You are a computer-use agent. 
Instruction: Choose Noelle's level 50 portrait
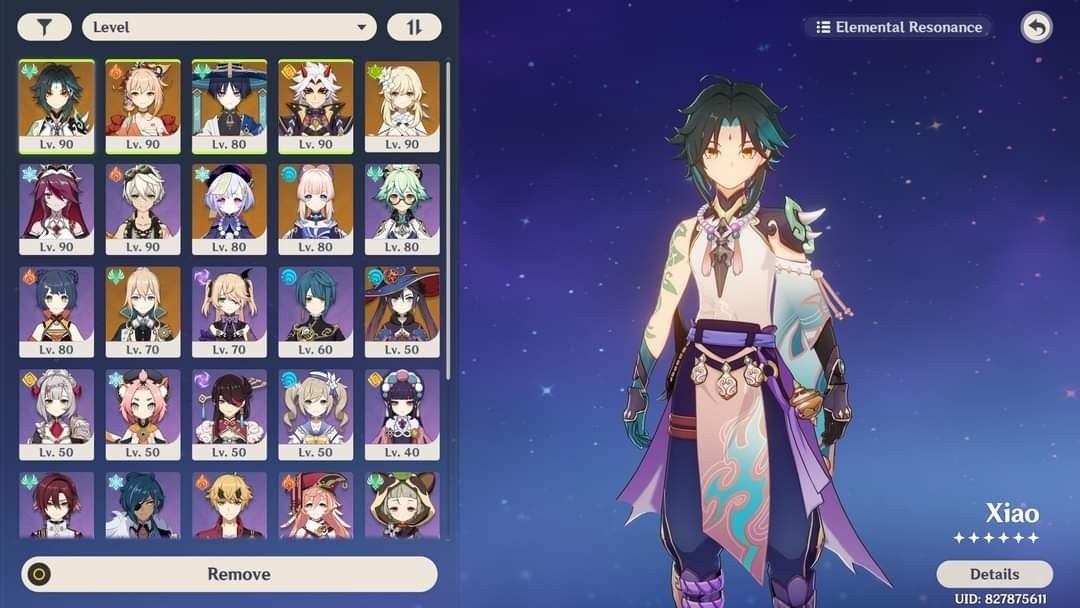coord(57,414)
